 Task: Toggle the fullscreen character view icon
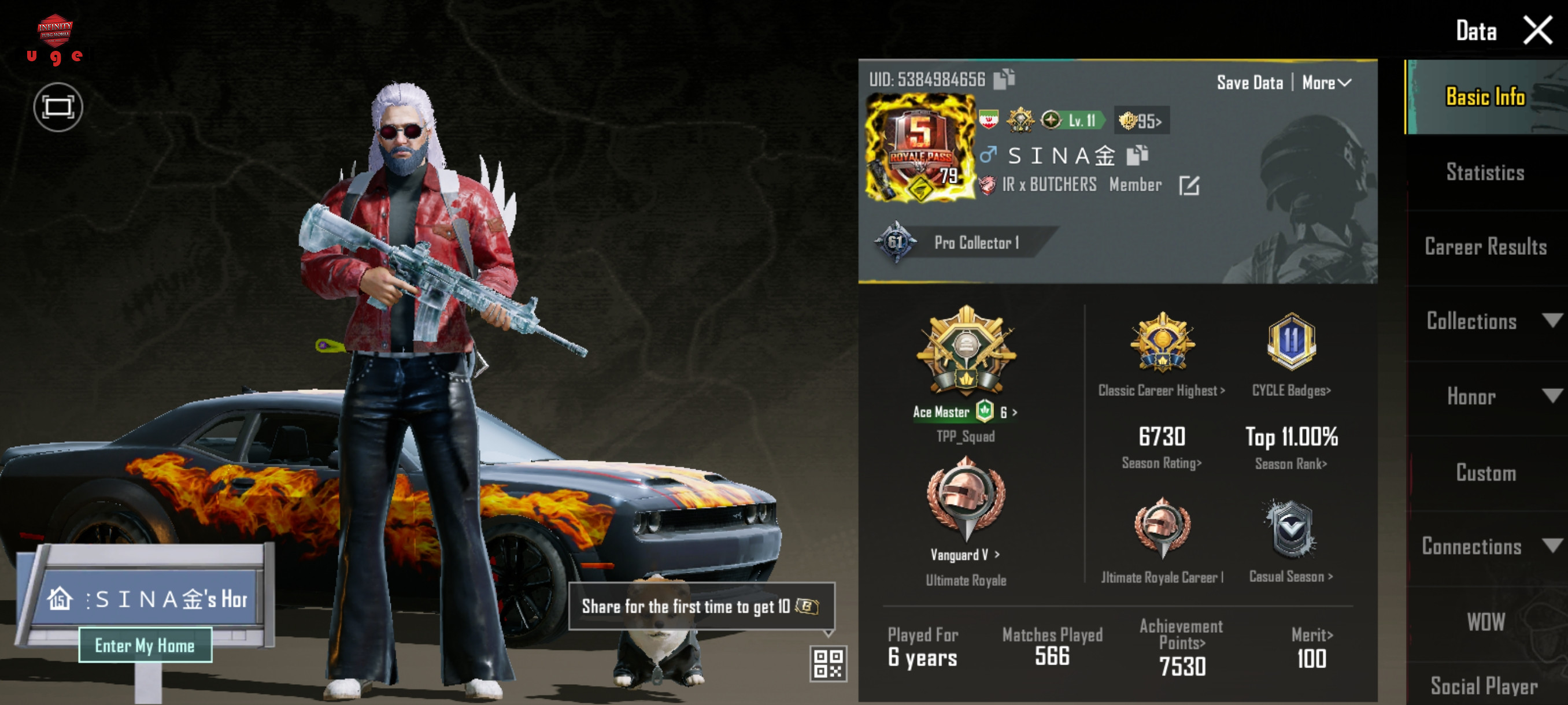point(58,107)
